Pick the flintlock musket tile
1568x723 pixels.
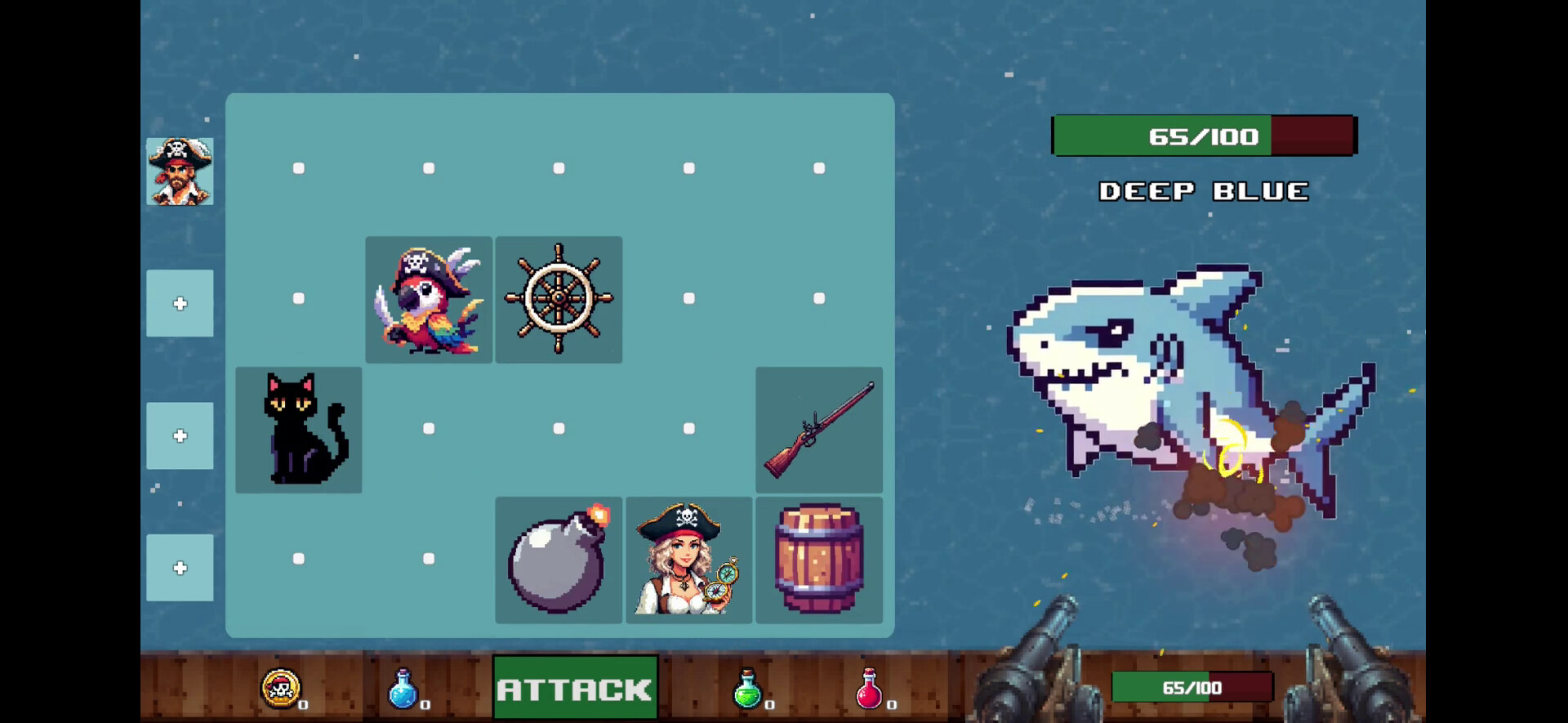[819, 429]
